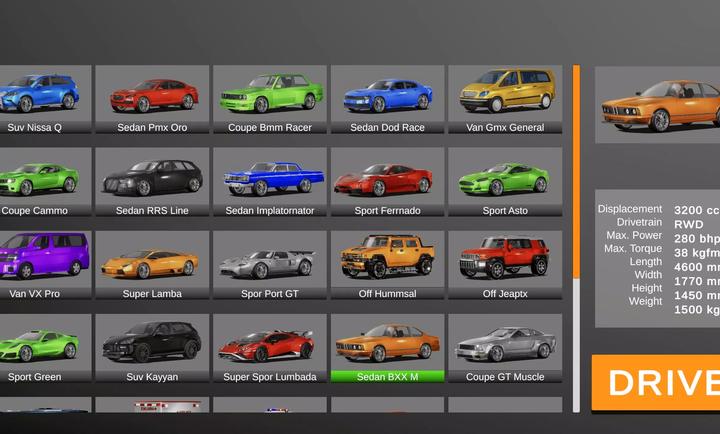Select the Super Lamba car
Image resolution: width=720 pixels, height=434 pixels.
pos(152,264)
